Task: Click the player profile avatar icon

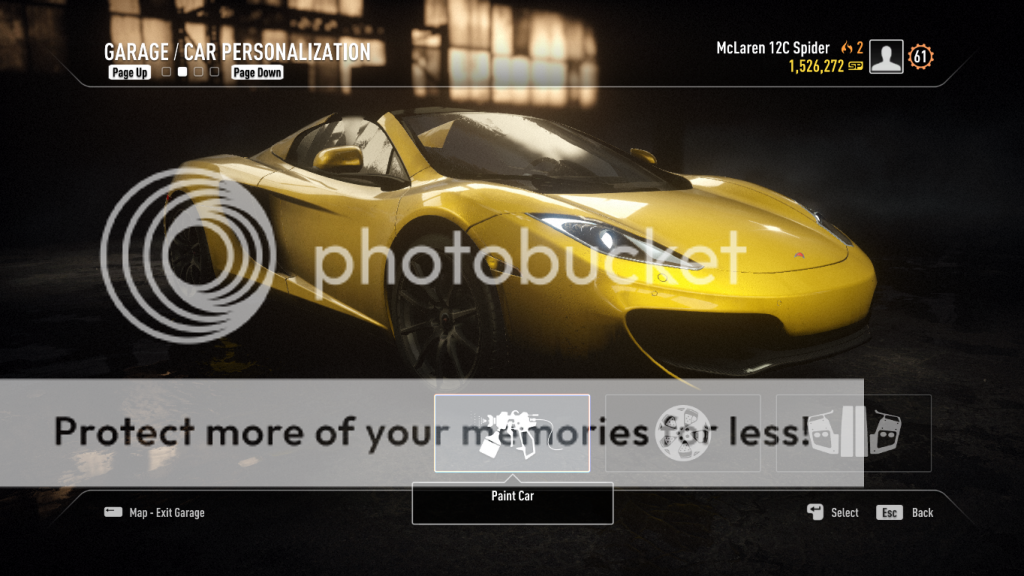Action: [886, 57]
